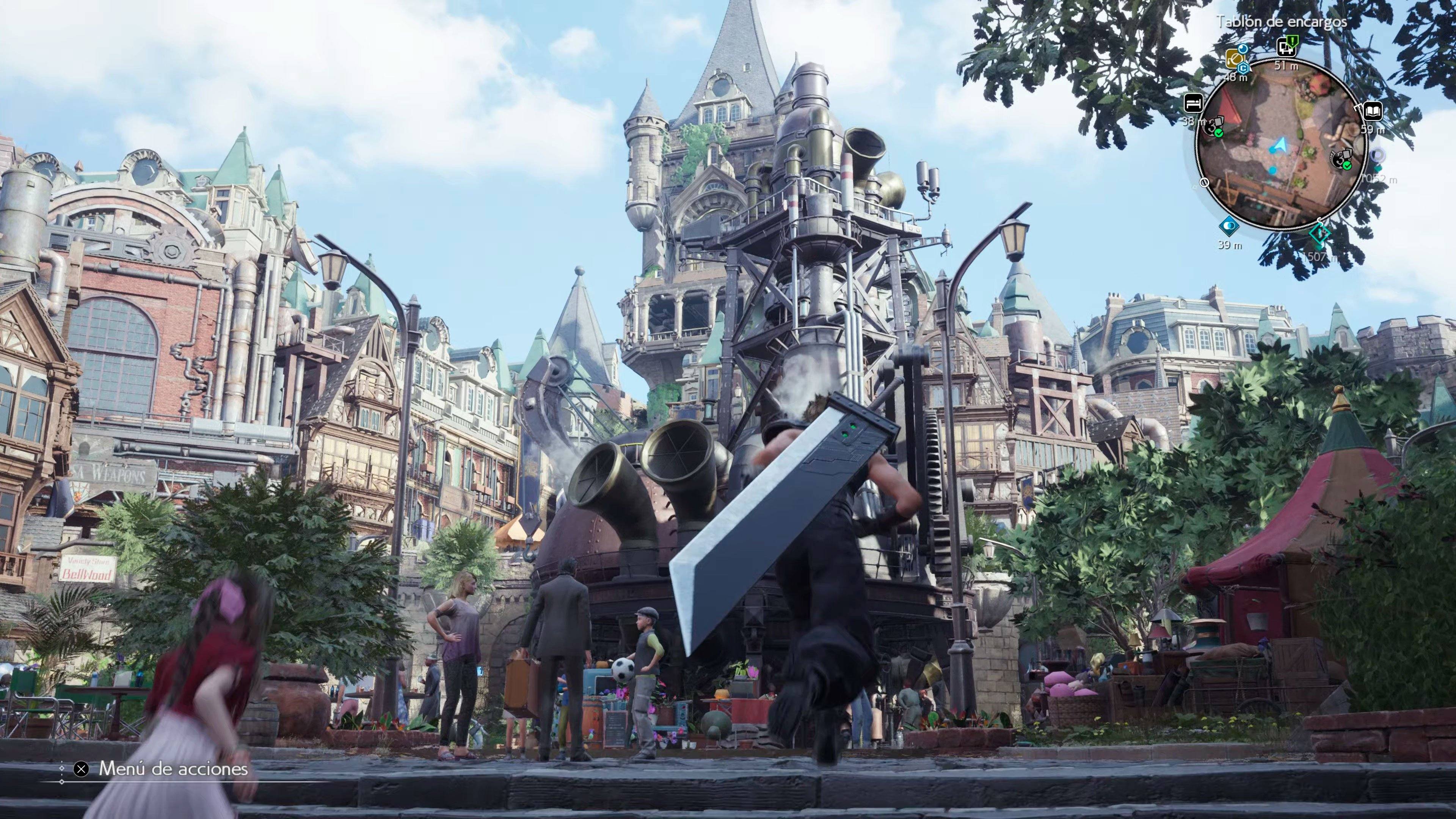Screen dimensions: 1456x819
Task: Click the Tablón de encargos location title
Action: point(1282,22)
